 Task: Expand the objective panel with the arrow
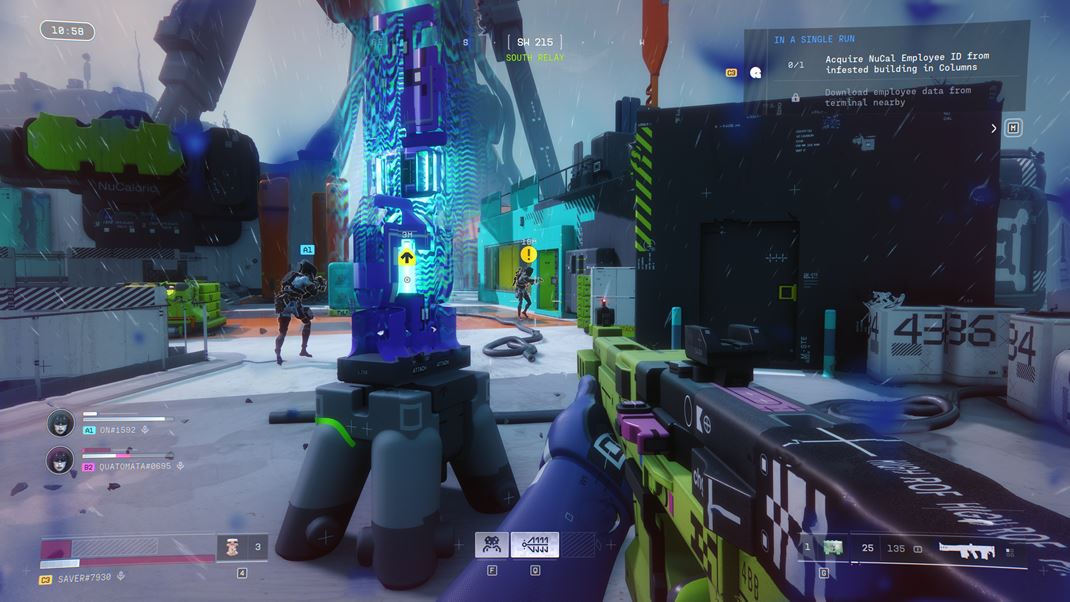pos(994,128)
